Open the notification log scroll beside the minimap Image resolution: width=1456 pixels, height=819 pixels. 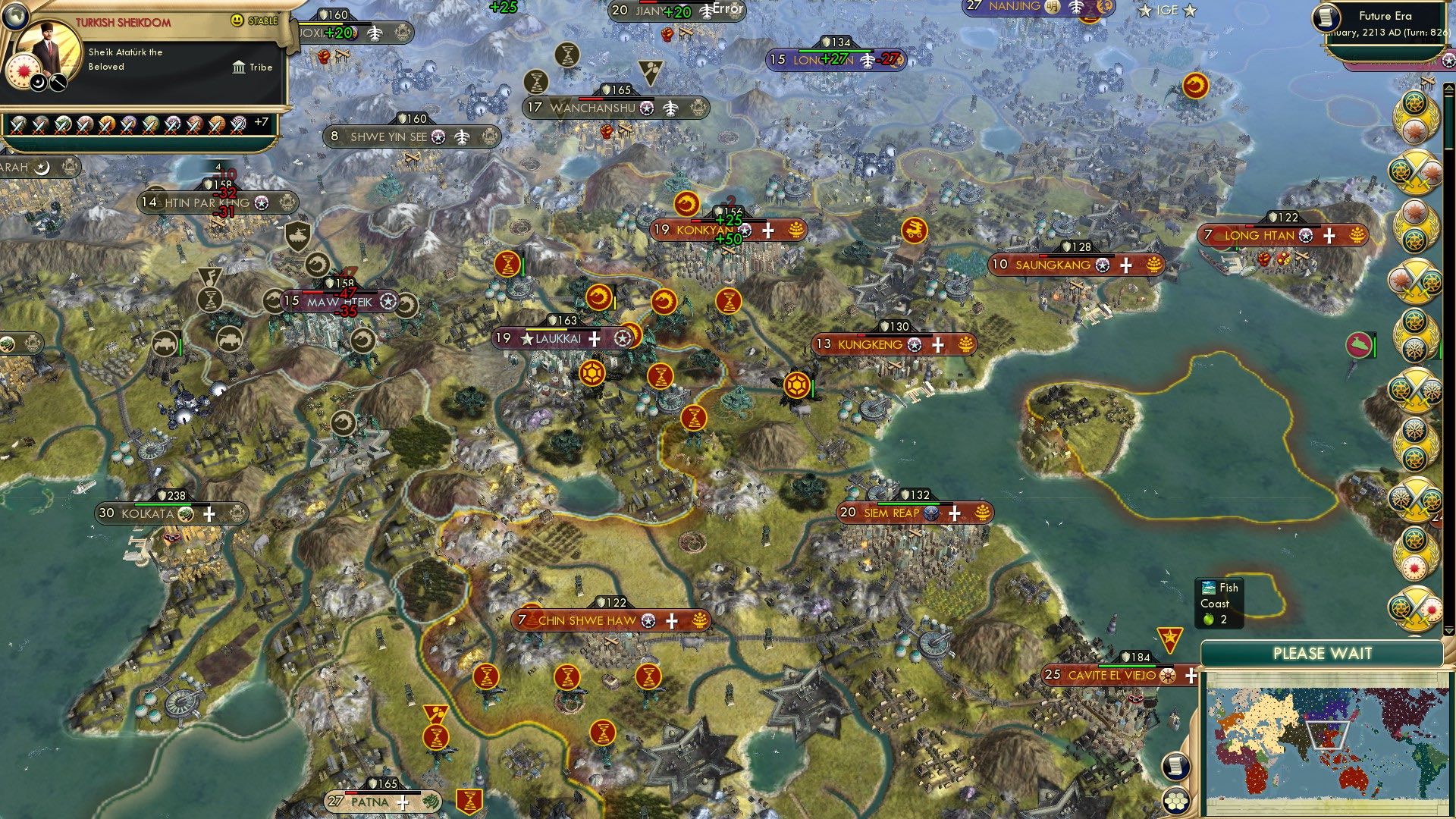(1175, 767)
